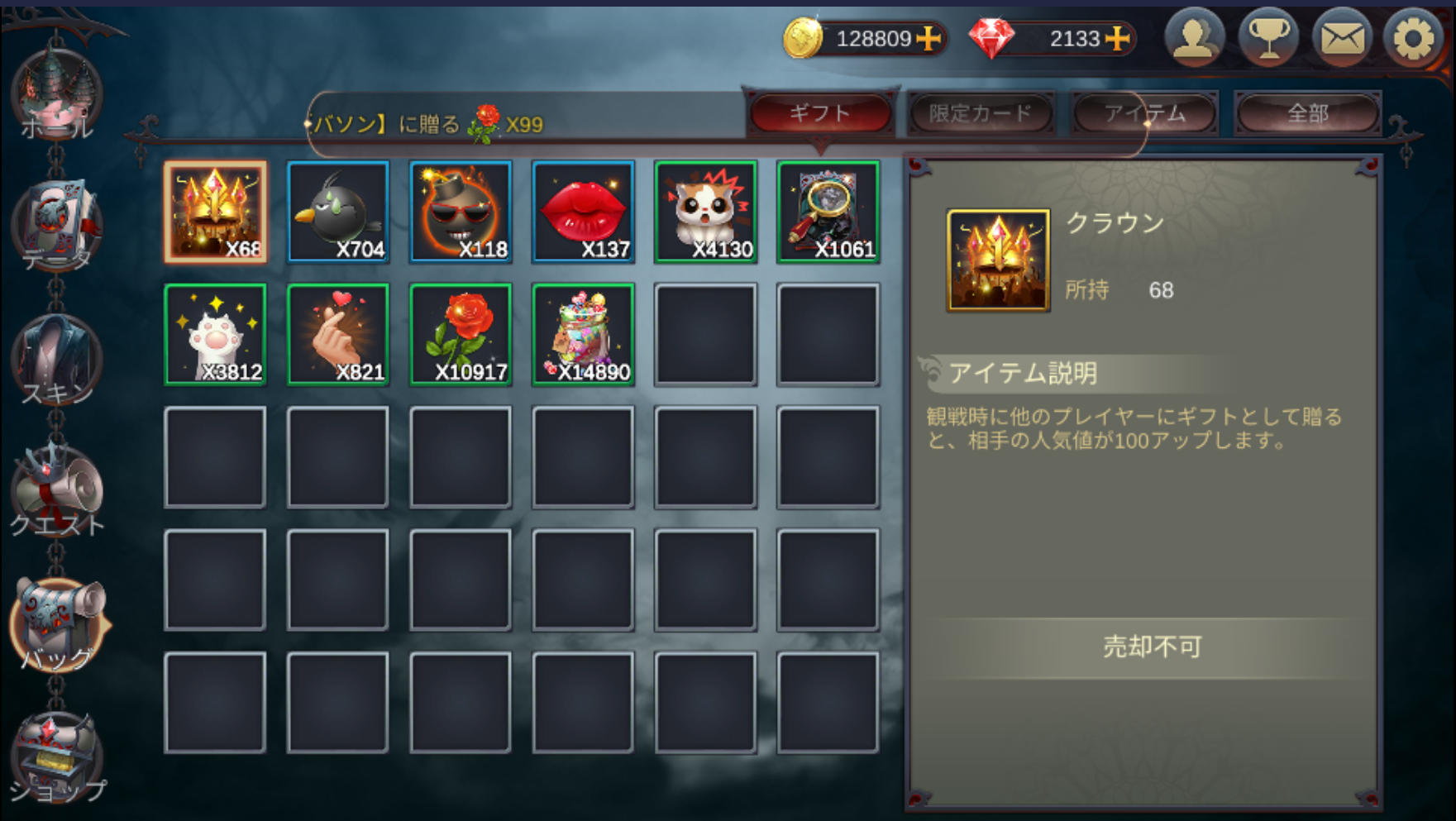Open the trophy rankings
1456x821 pixels.
click(x=1267, y=37)
